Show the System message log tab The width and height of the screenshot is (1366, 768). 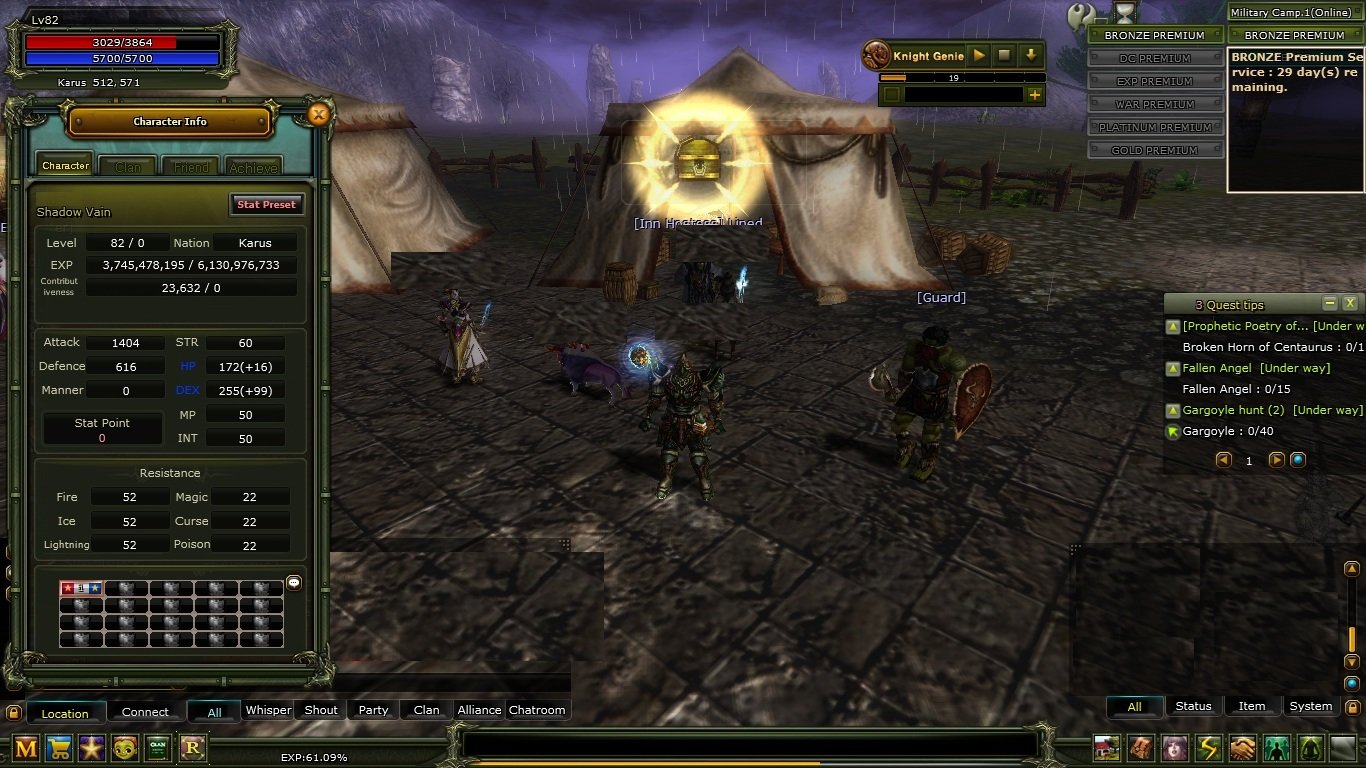coord(1310,706)
